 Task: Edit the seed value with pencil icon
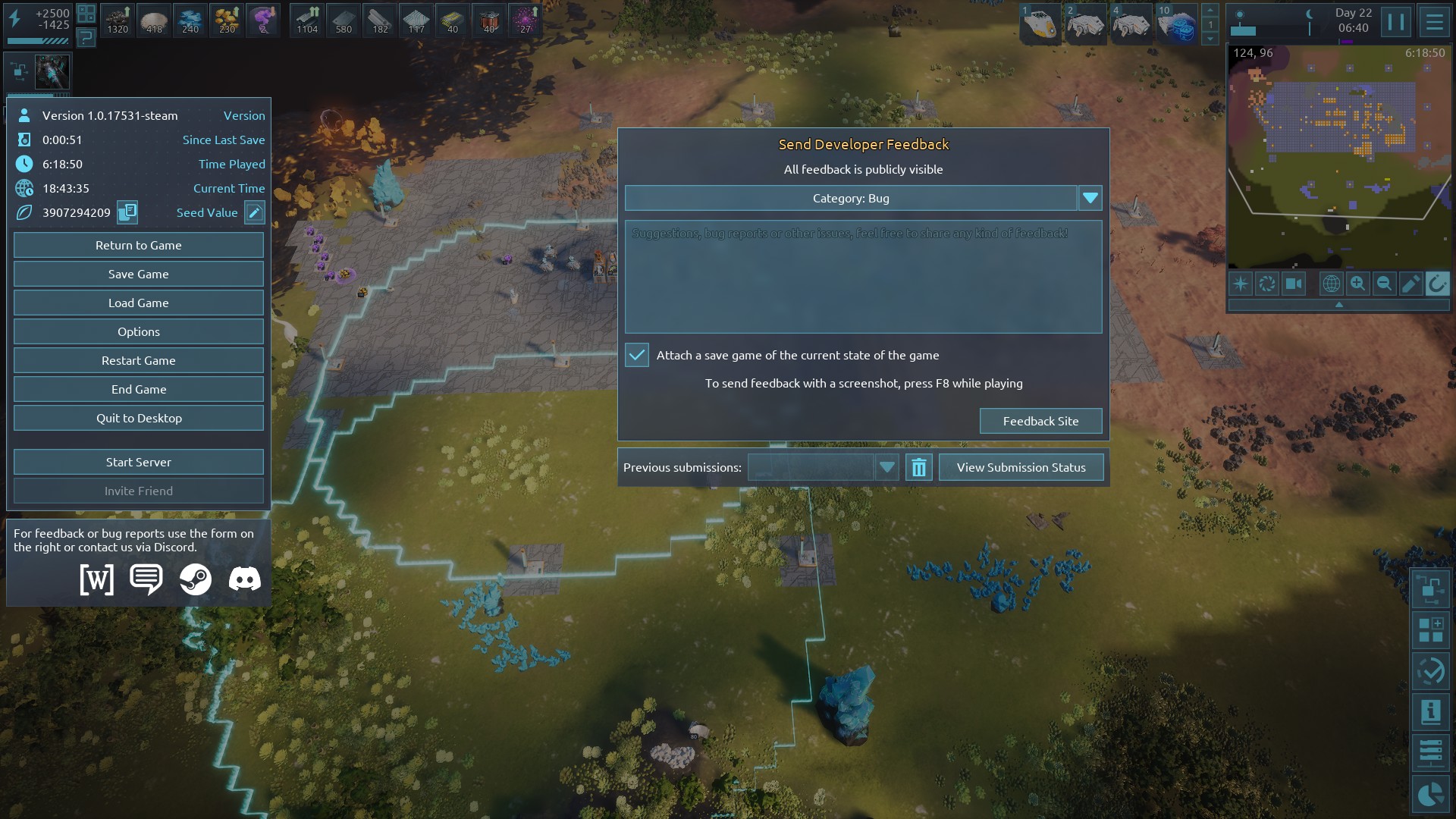[x=255, y=212]
